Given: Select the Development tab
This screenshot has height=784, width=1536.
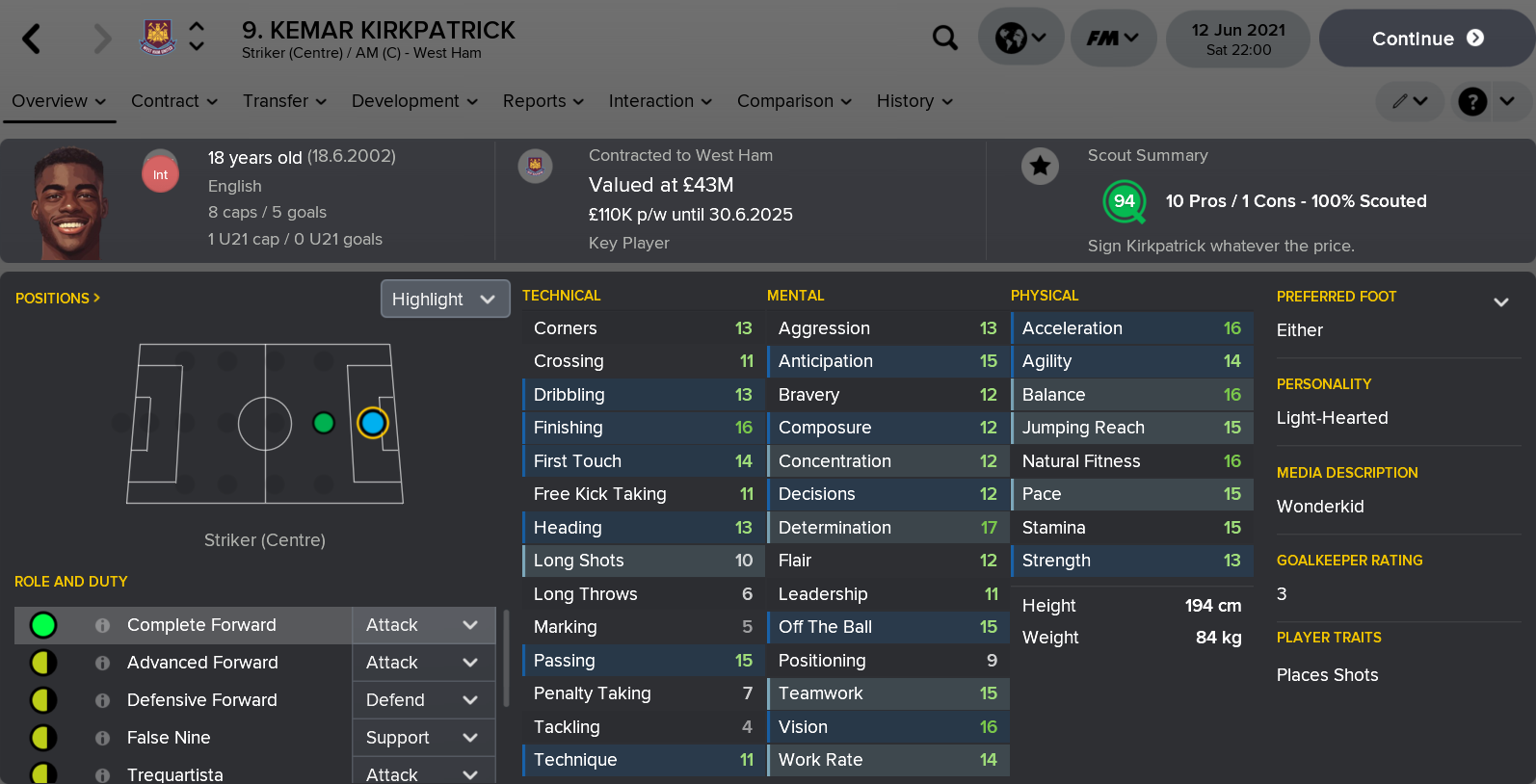Looking at the screenshot, I should [414, 101].
